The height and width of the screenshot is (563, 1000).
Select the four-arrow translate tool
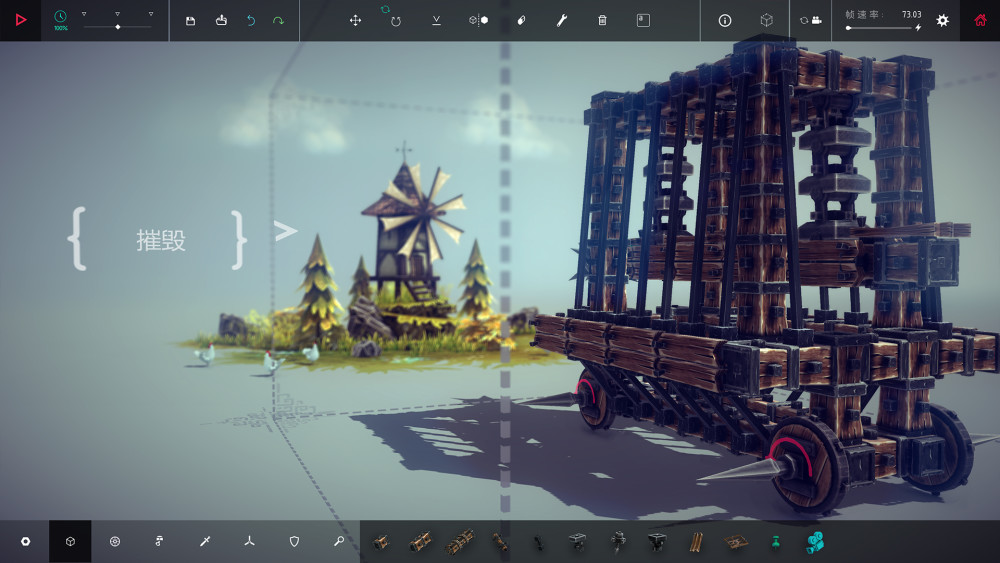coord(355,20)
